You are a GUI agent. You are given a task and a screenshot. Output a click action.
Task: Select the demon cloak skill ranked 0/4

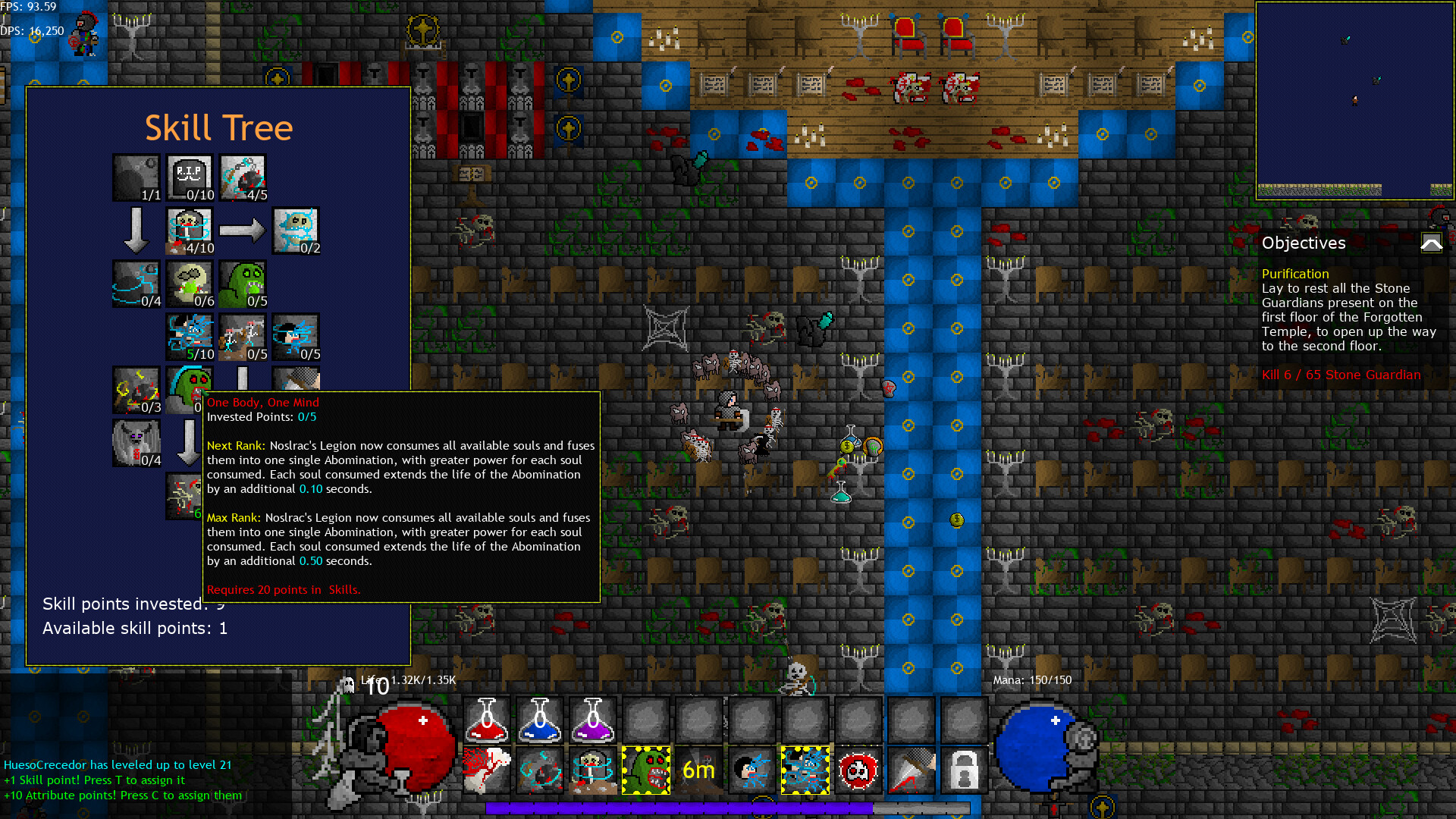coord(136,442)
